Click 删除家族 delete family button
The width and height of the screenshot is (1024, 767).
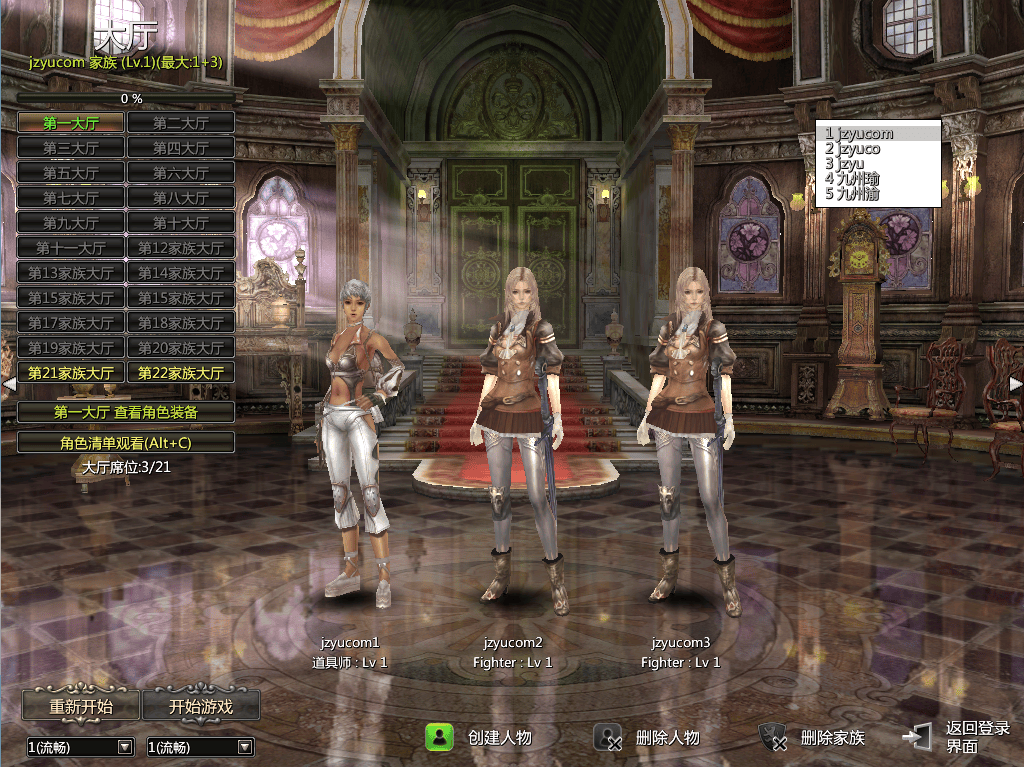tap(812, 738)
